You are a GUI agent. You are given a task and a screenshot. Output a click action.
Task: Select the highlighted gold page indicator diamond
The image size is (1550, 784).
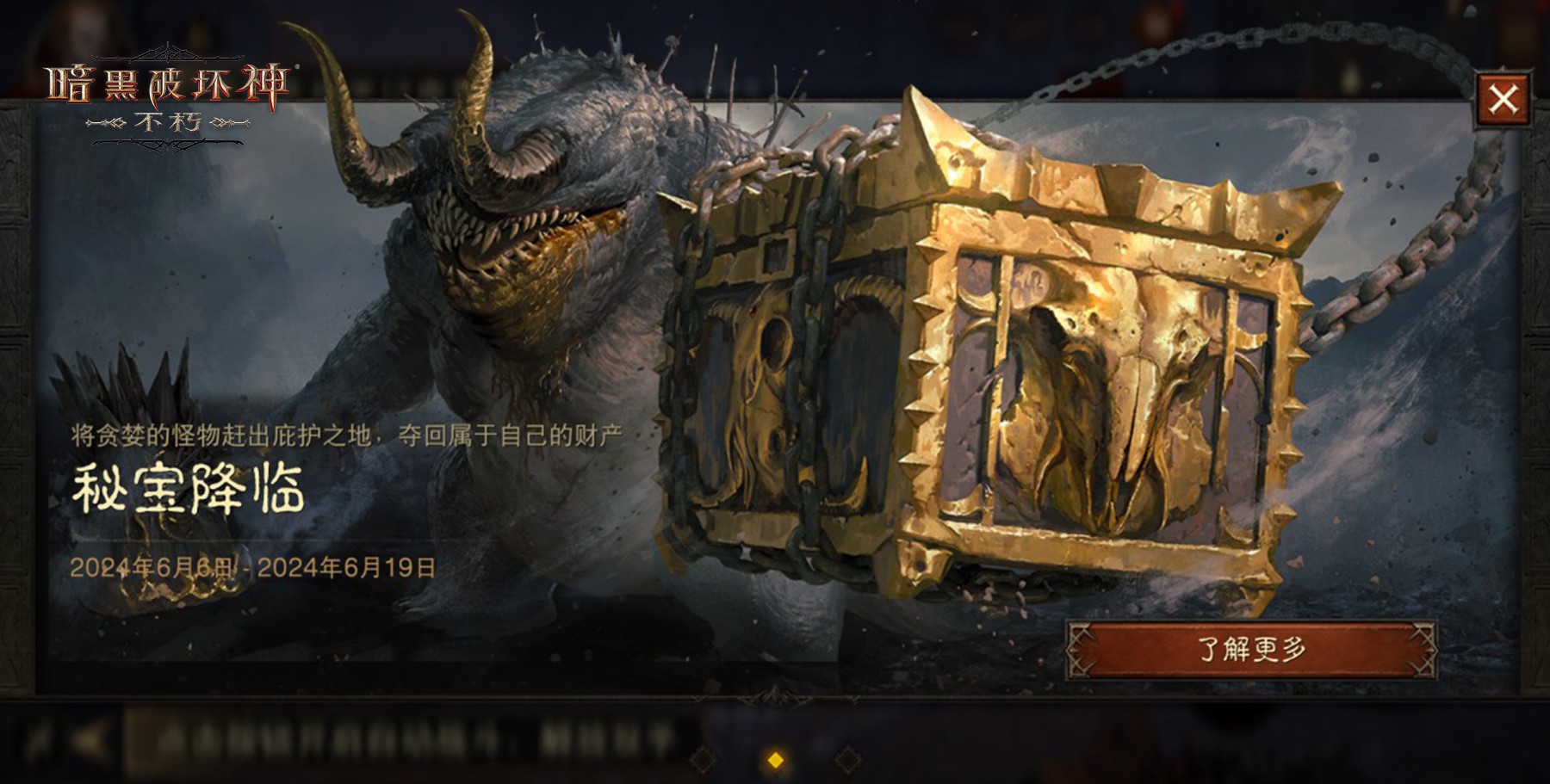click(x=775, y=759)
